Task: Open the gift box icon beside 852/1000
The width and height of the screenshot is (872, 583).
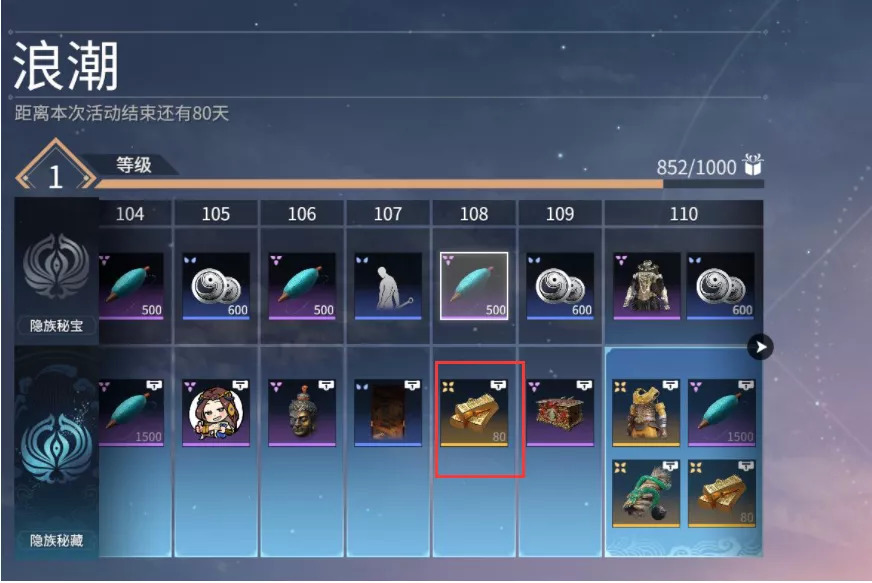Action: click(753, 167)
